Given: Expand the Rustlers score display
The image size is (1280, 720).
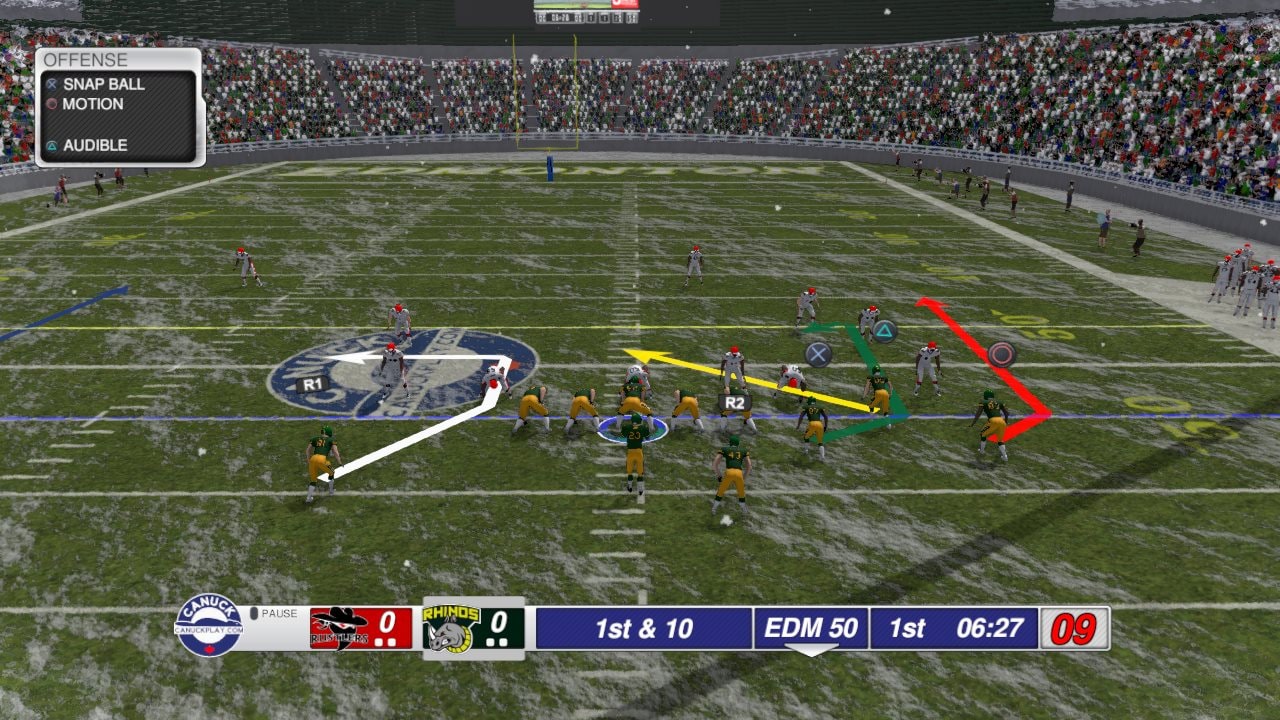Looking at the screenshot, I should 376,624.
